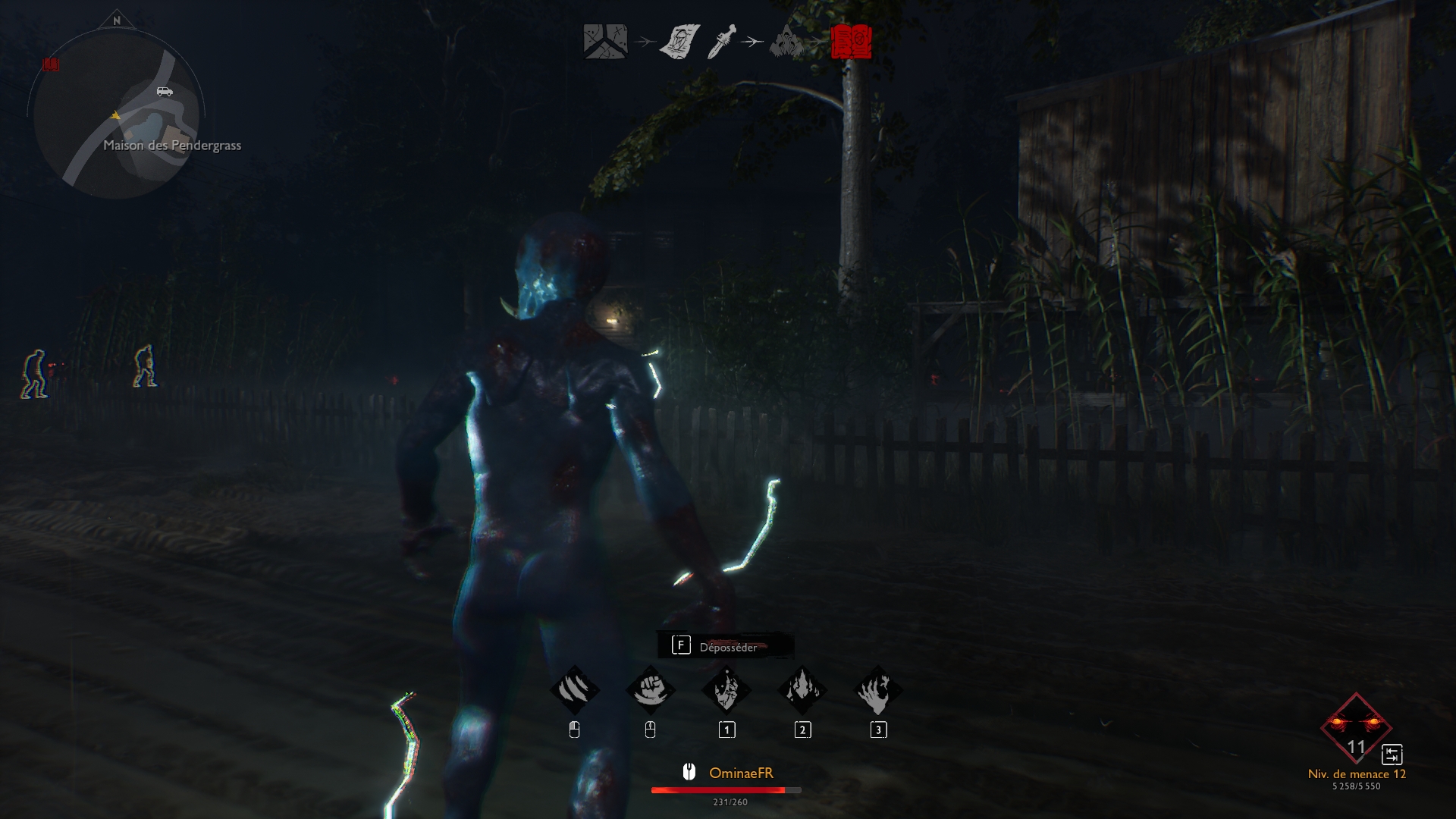Image resolution: width=1456 pixels, height=819 pixels.
Task: Click the circular minimap
Action: tap(116, 114)
